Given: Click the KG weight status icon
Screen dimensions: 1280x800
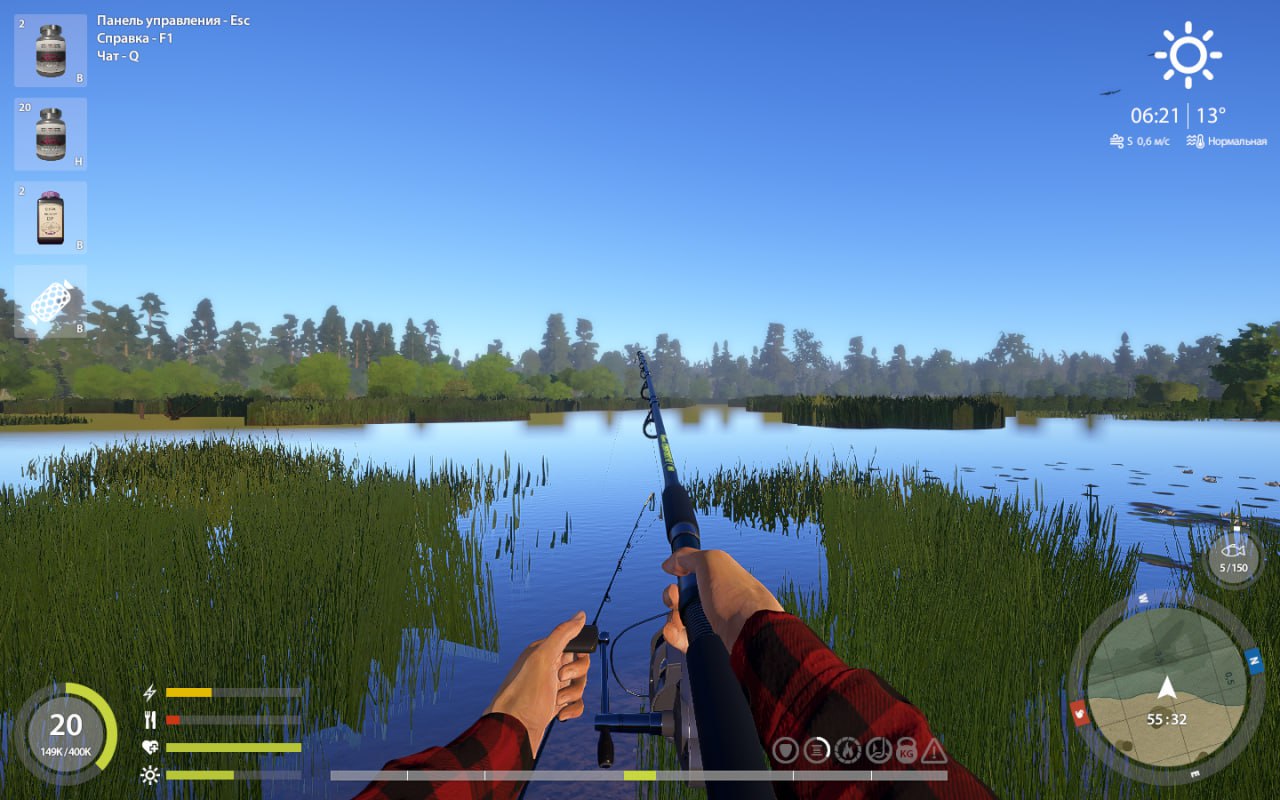Looking at the screenshot, I should [906, 749].
